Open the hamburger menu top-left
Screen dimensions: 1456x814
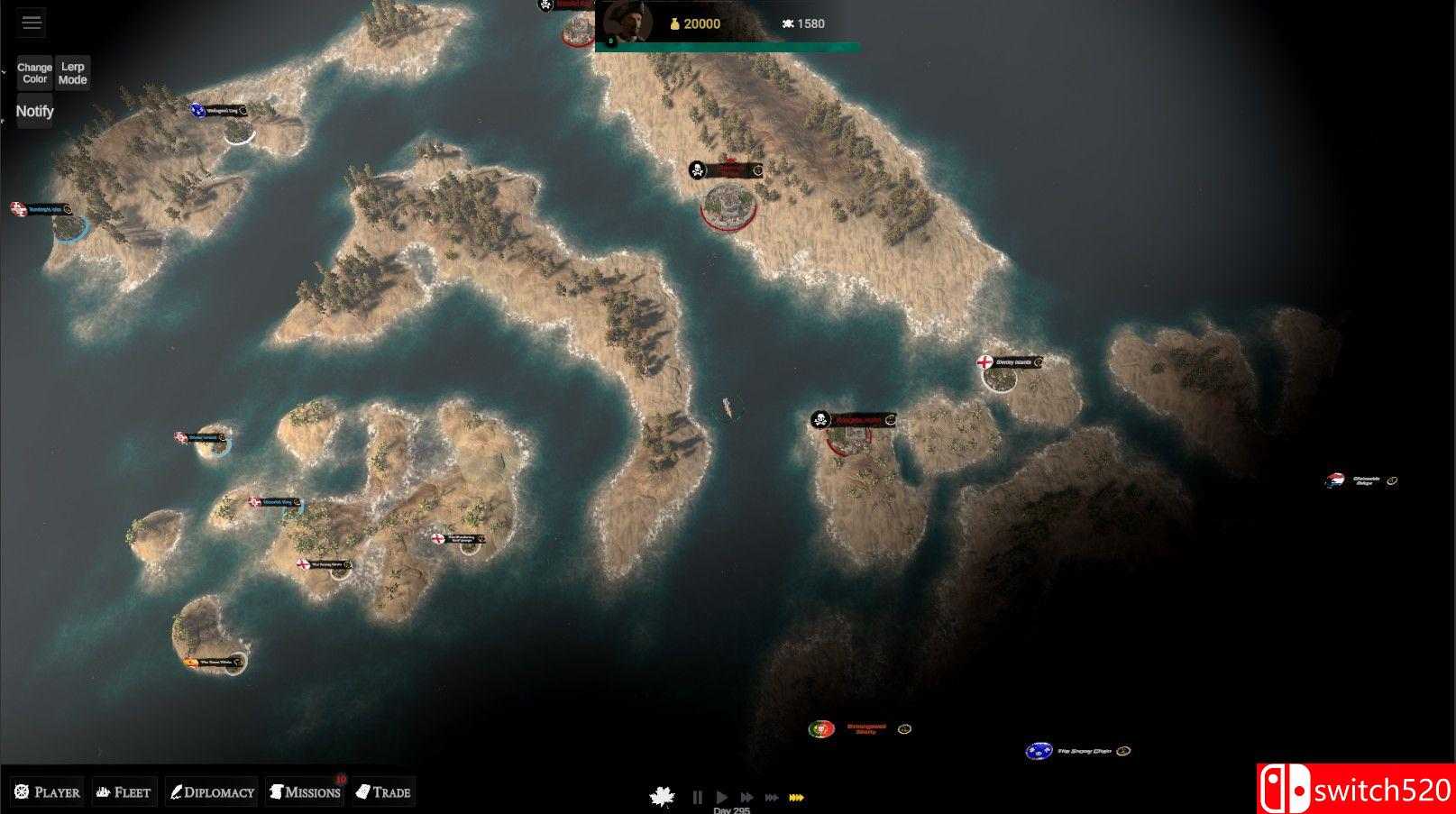click(31, 22)
